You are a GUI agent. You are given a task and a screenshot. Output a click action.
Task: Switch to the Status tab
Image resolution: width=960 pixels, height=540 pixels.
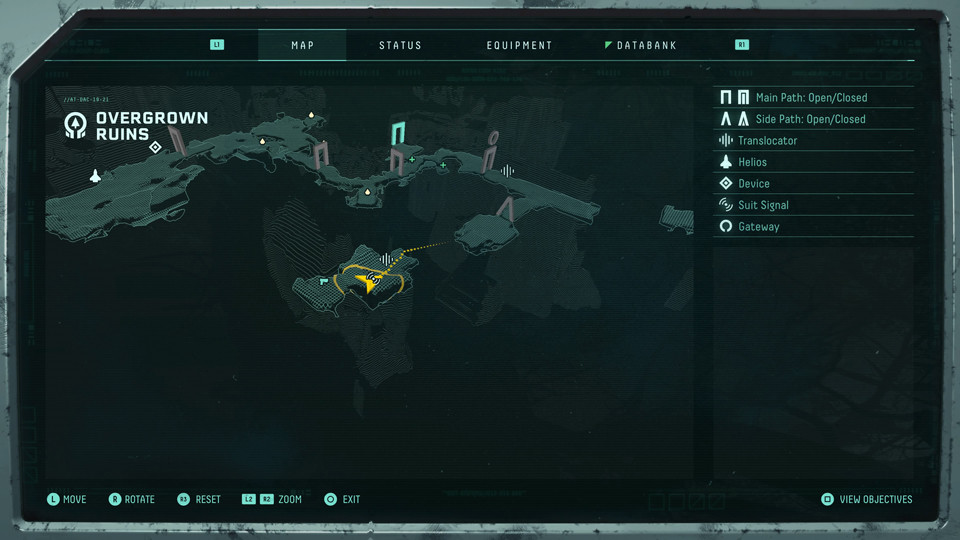[400, 45]
